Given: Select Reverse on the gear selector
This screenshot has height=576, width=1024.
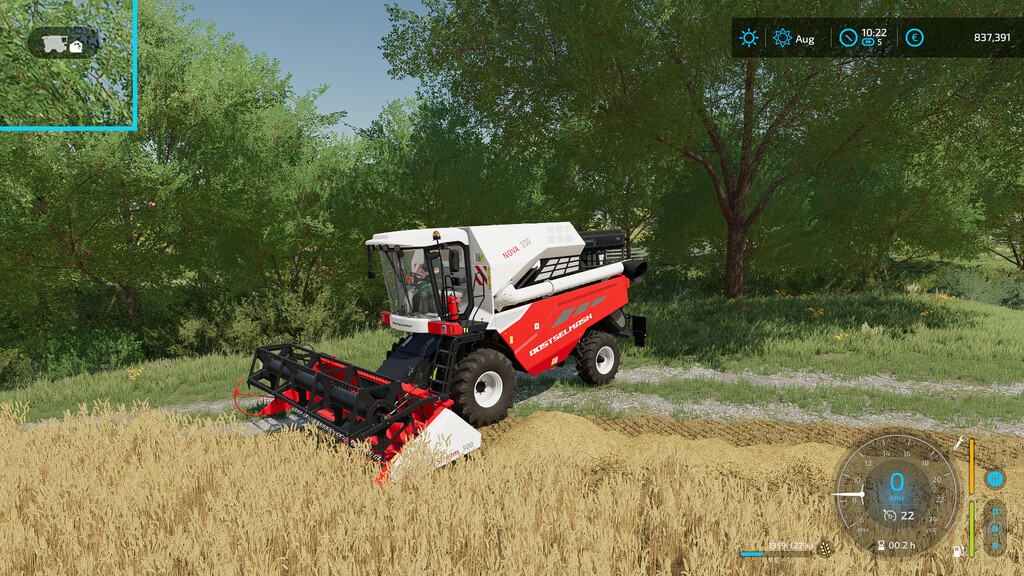Looking at the screenshot, I should pos(995,545).
